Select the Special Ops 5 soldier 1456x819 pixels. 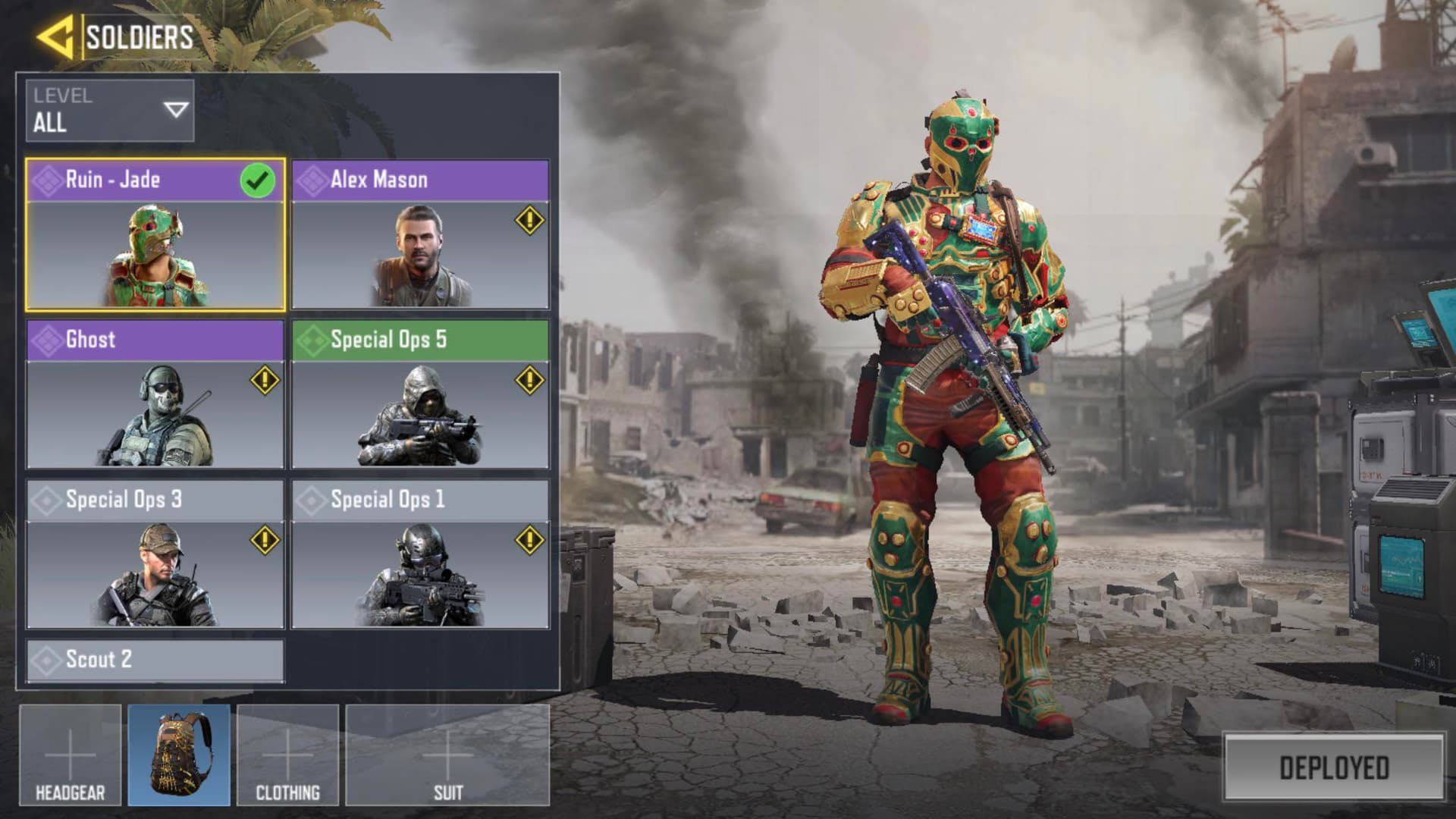pyautogui.click(x=420, y=394)
